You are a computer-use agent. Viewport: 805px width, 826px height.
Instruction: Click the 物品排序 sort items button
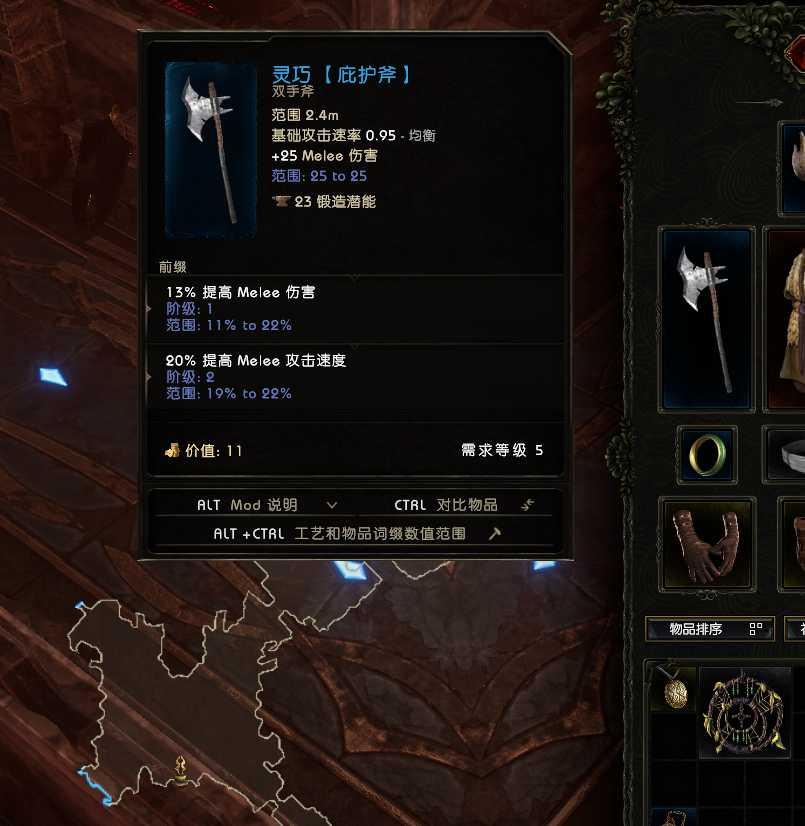(x=708, y=629)
